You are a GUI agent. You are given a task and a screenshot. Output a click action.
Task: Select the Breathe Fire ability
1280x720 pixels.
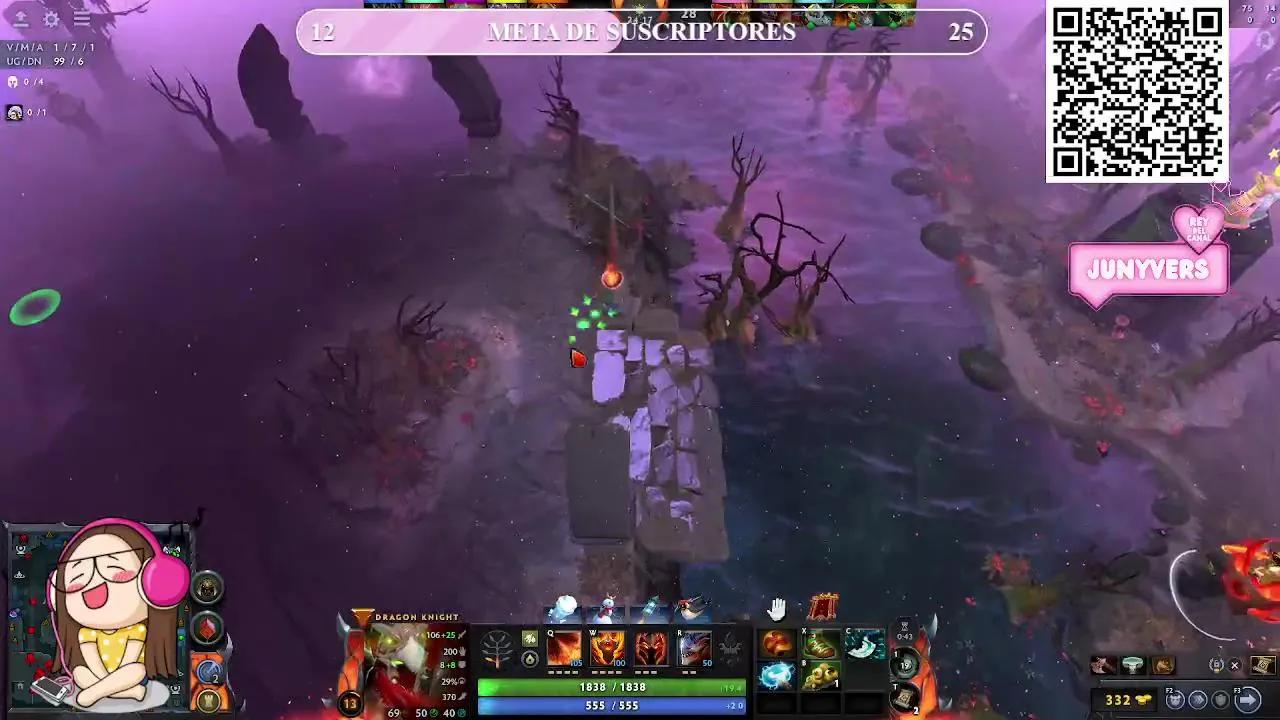tap(565, 648)
